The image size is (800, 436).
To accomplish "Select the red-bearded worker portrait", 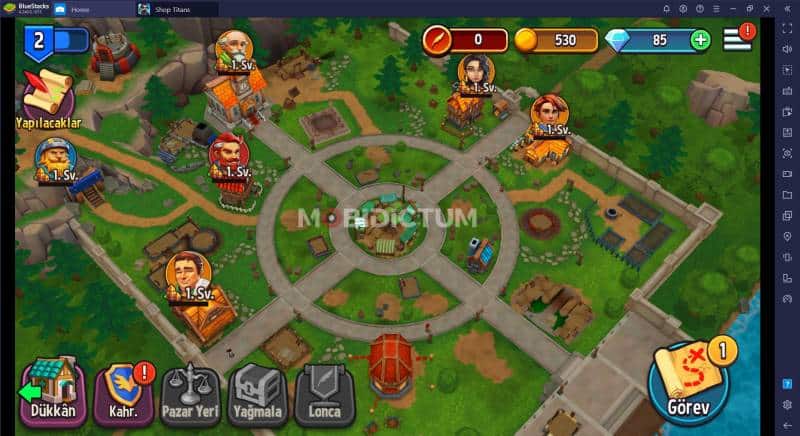I will 229,155.
